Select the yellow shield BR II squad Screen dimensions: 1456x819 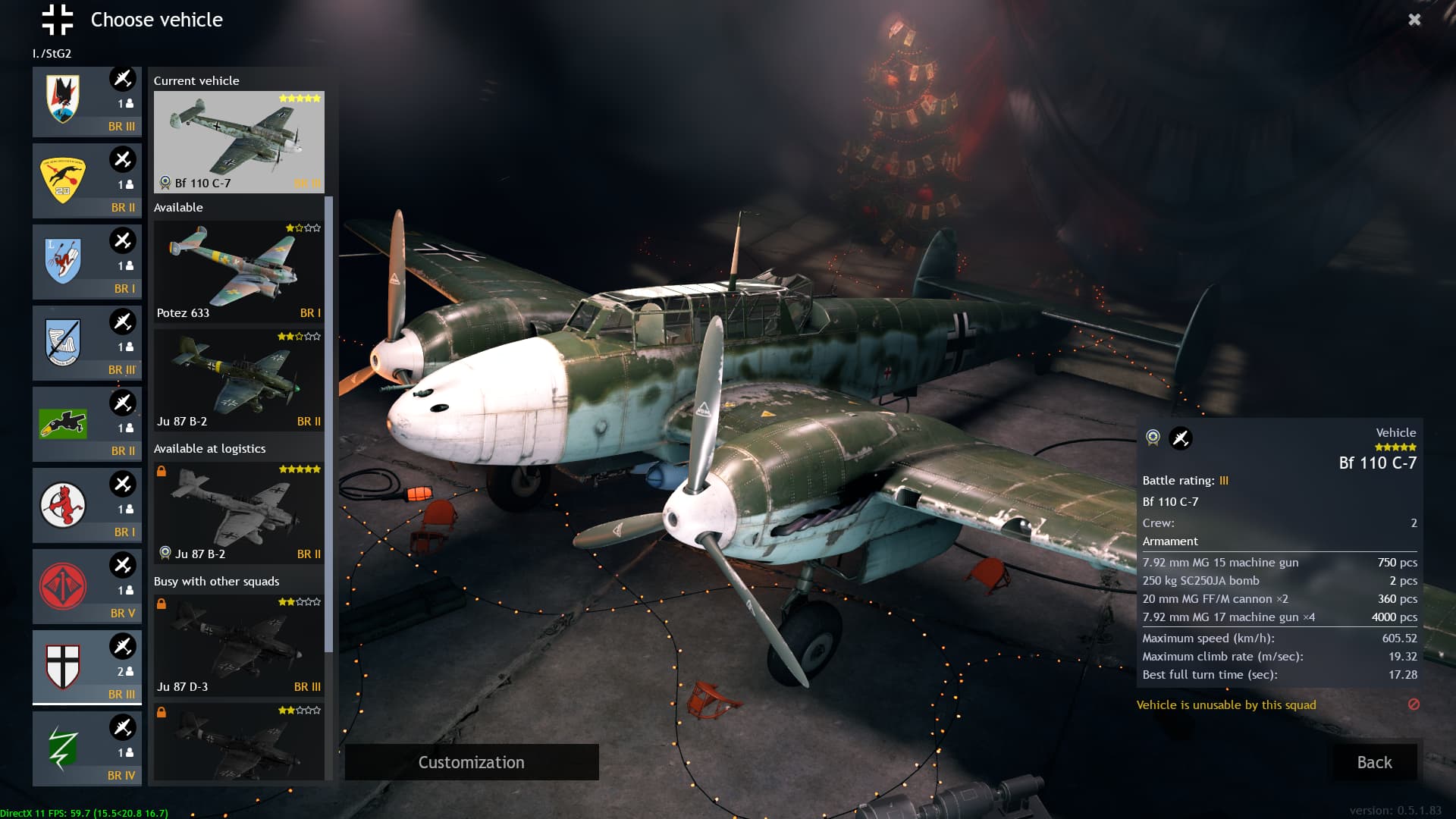pyautogui.click(x=86, y=182)
